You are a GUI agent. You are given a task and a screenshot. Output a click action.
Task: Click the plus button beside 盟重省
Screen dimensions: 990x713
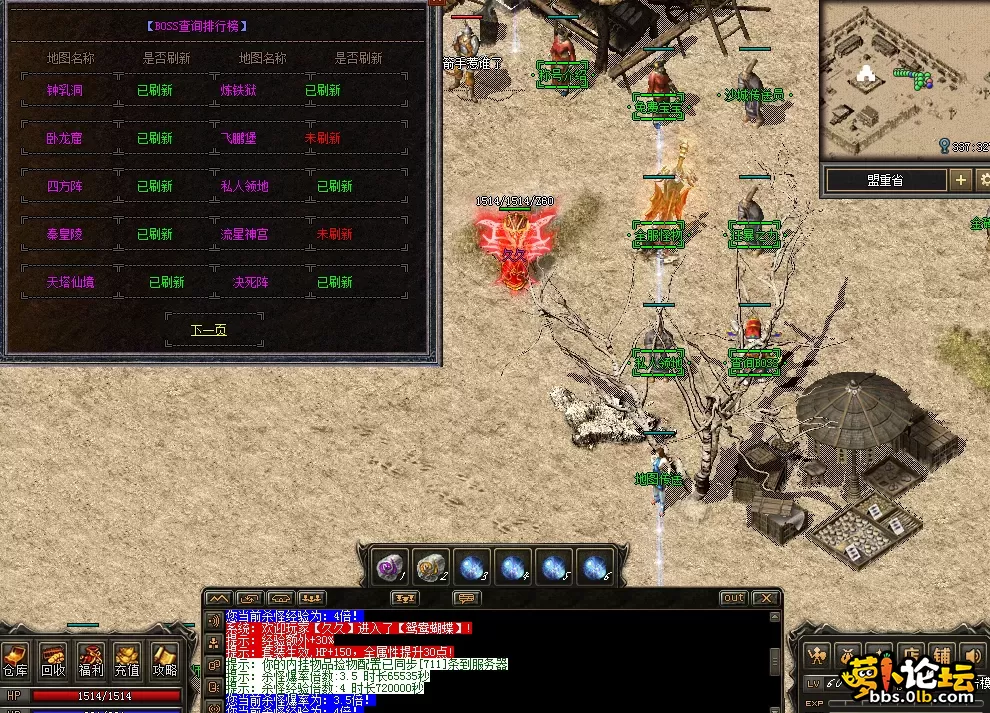(961, 180)
